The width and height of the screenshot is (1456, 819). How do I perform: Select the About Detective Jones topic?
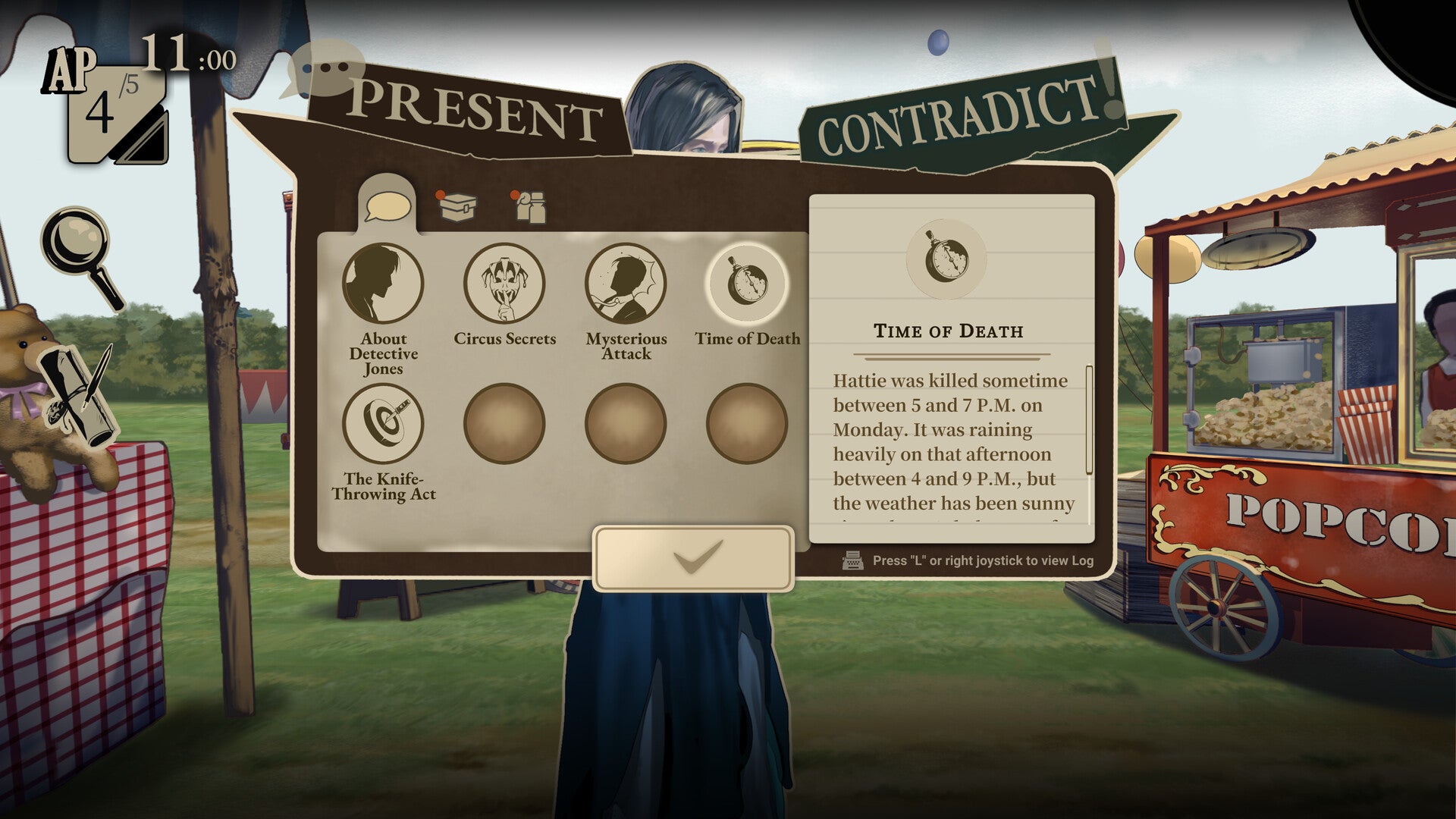click(383, 284)
